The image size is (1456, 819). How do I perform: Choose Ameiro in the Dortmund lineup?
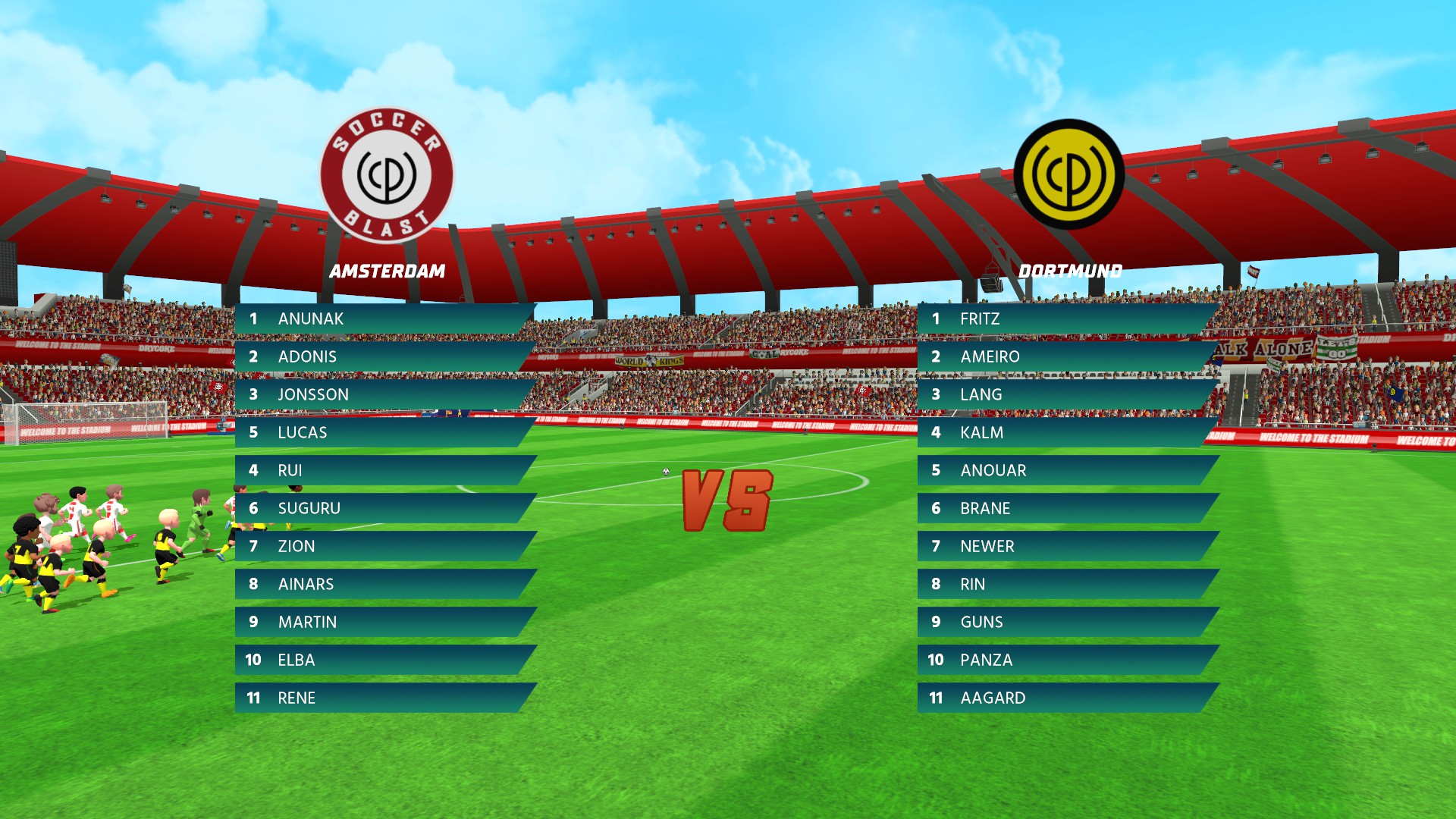pos(1065,356)
